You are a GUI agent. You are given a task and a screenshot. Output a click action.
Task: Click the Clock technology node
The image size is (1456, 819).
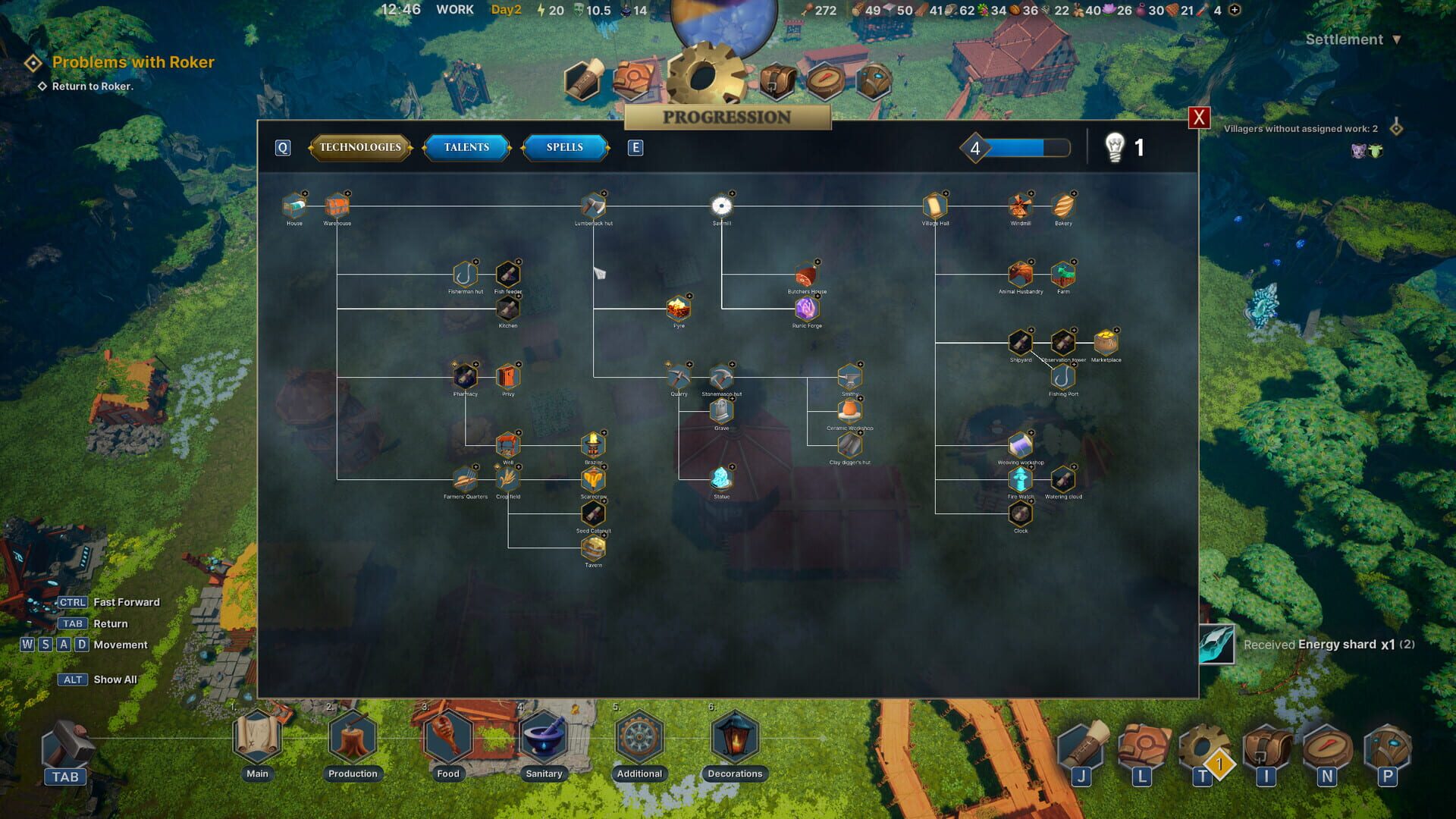[1020, 514]
